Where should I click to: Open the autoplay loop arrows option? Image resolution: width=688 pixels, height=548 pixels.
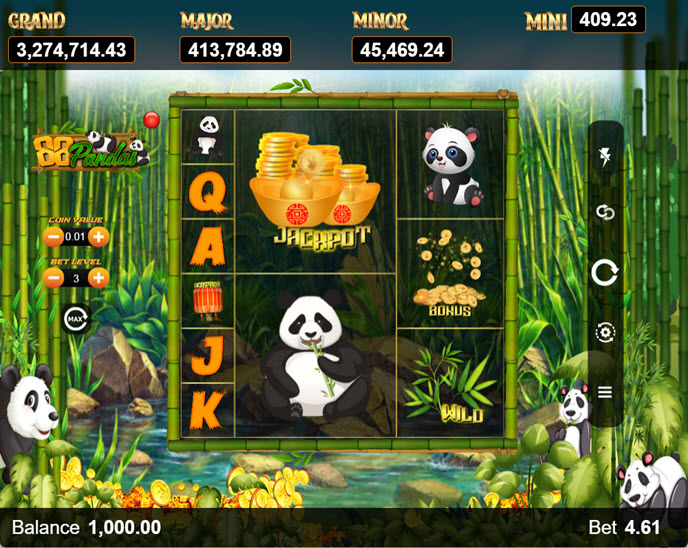click(605, 212)
